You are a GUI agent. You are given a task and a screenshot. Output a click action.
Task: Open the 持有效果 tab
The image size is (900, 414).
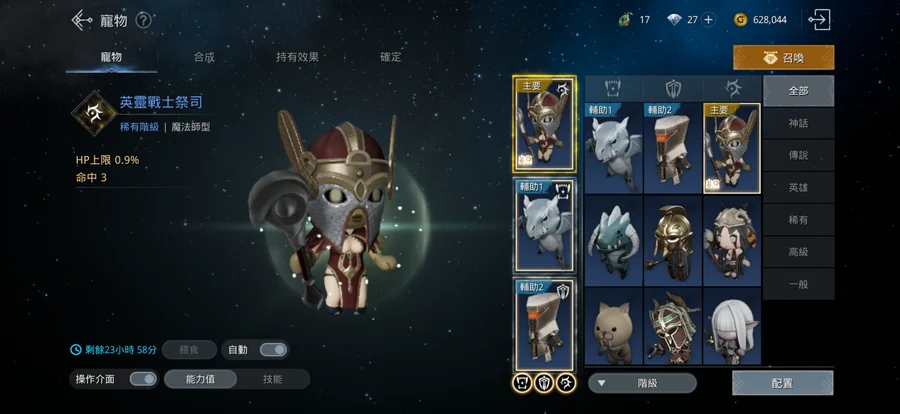296,57
